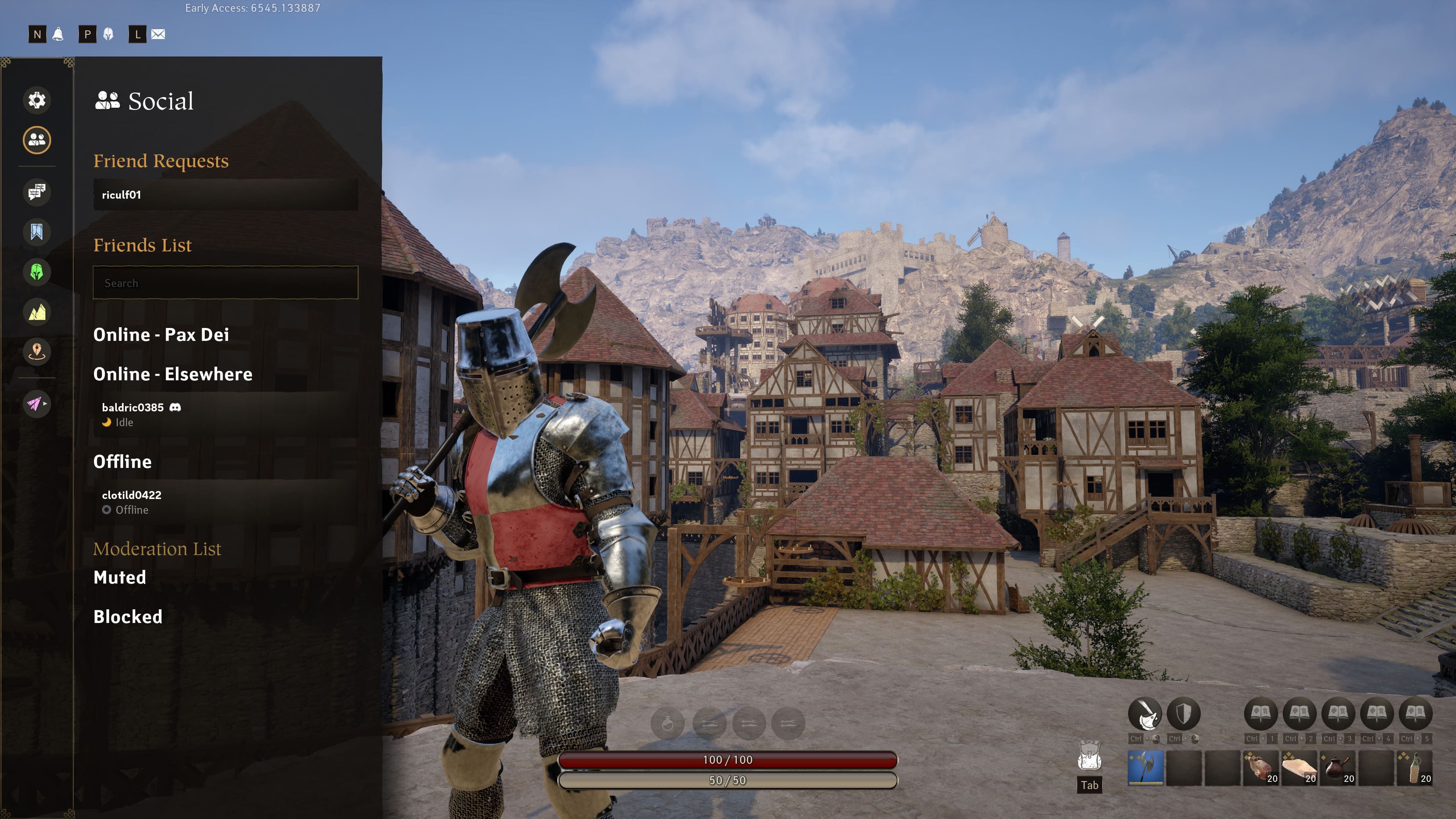1456x819 pixels.
Task: Expand the Blocked moderation section
Action: pos(128,617)
